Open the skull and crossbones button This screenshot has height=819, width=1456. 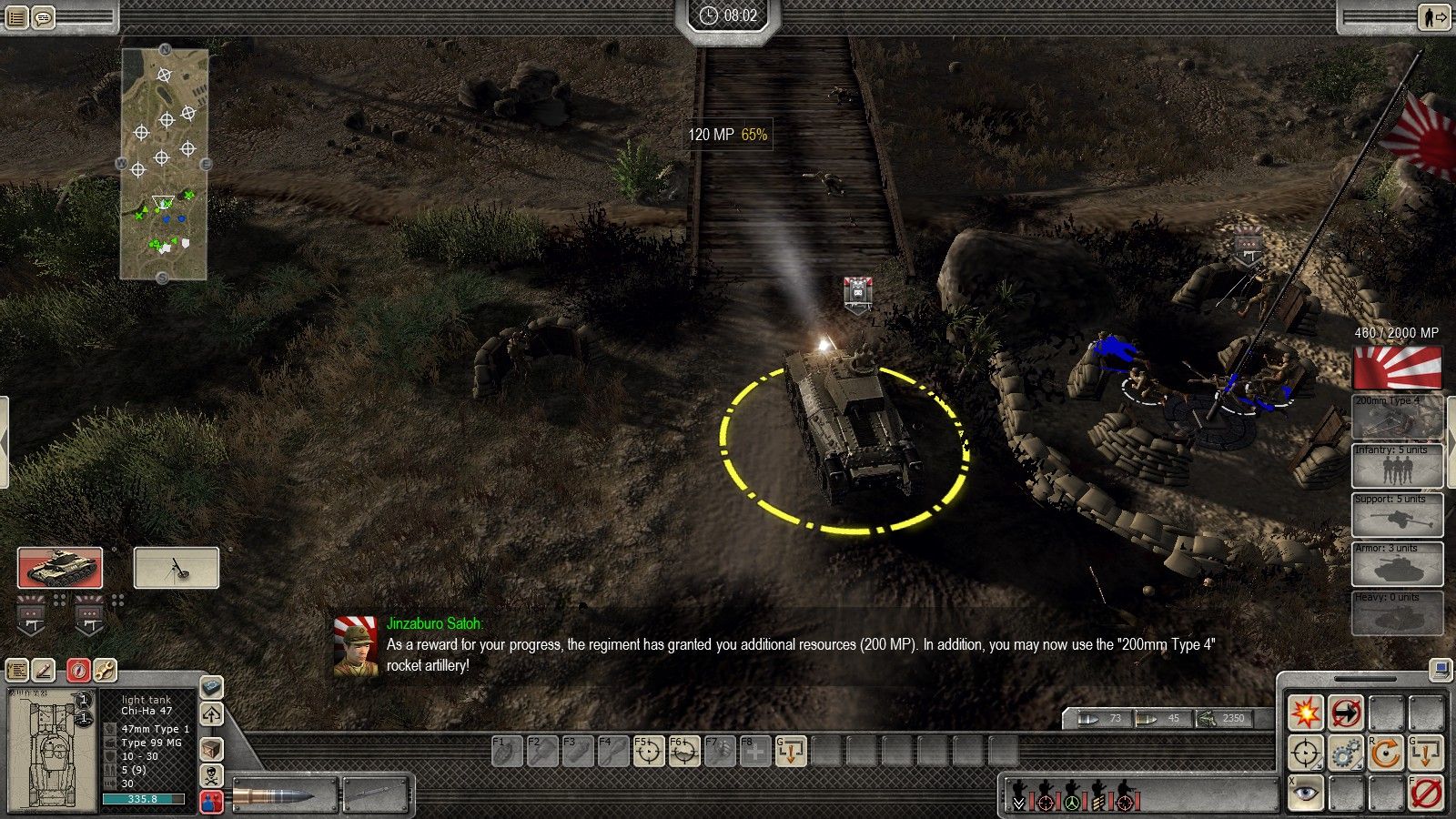211,776
